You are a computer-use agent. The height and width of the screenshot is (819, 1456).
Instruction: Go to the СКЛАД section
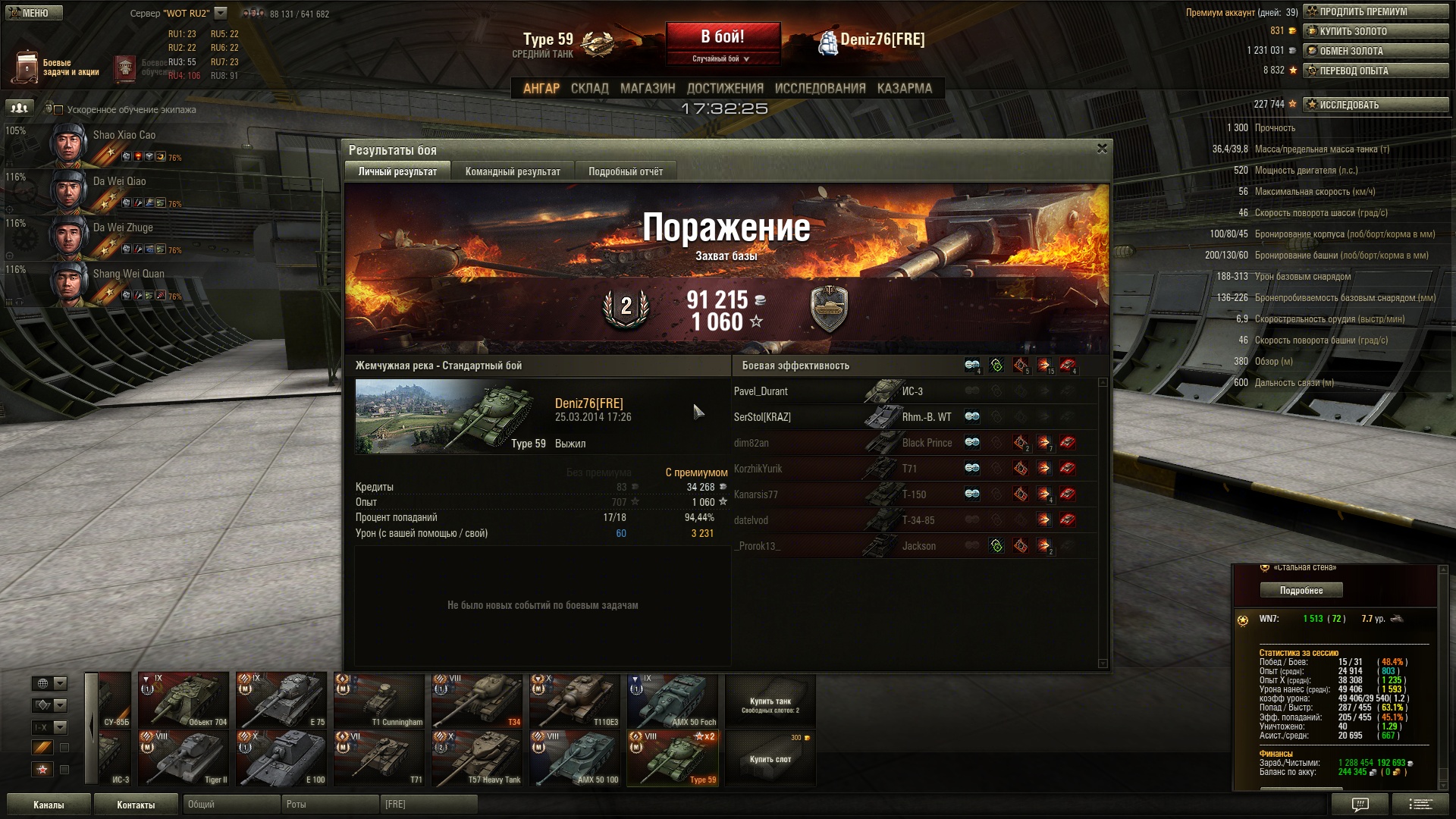(x=589, y=89)
